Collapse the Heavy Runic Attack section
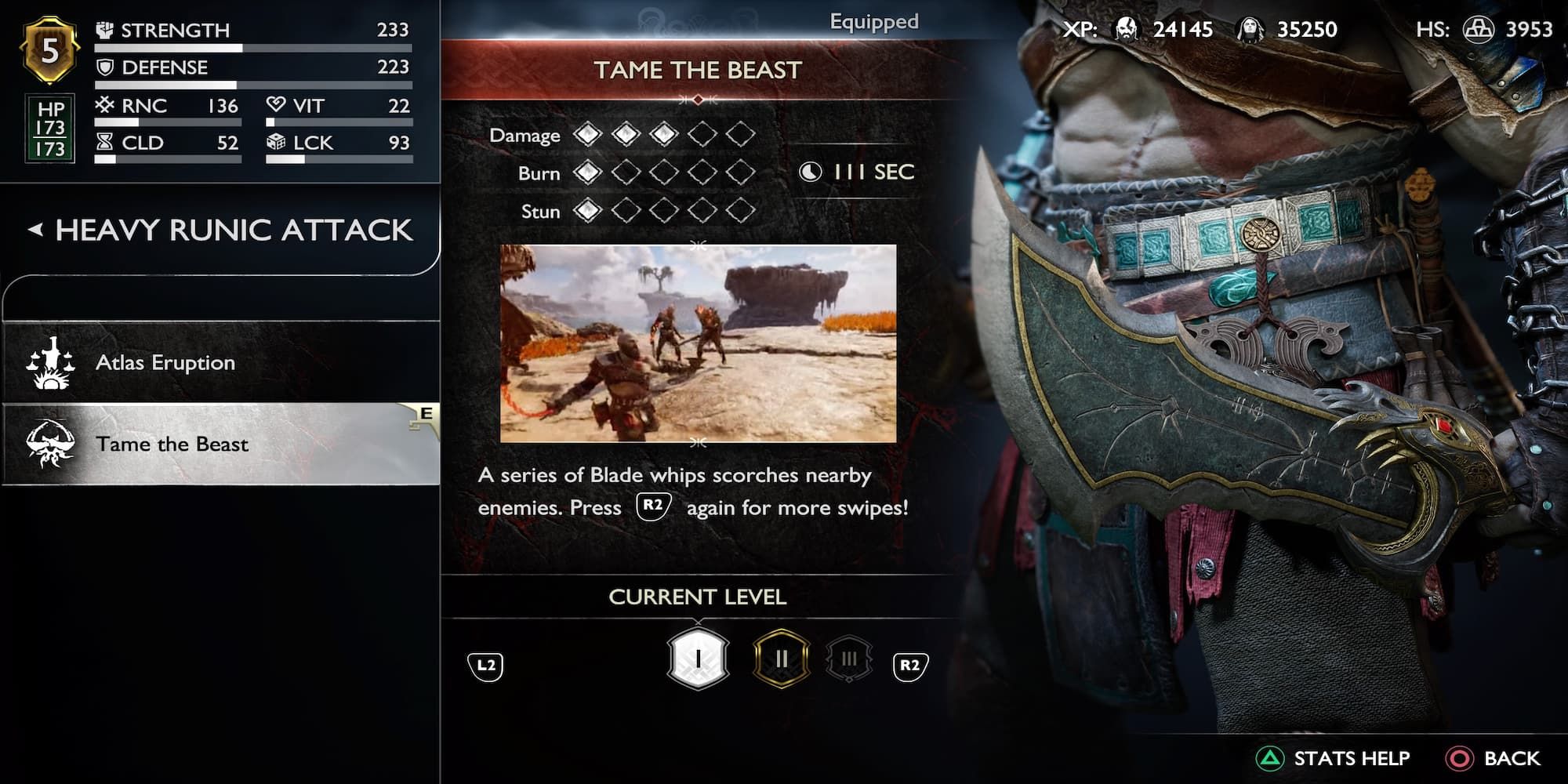Image resolution: width=1568 pixels, height=784 pixels. (x=38, y=230)
